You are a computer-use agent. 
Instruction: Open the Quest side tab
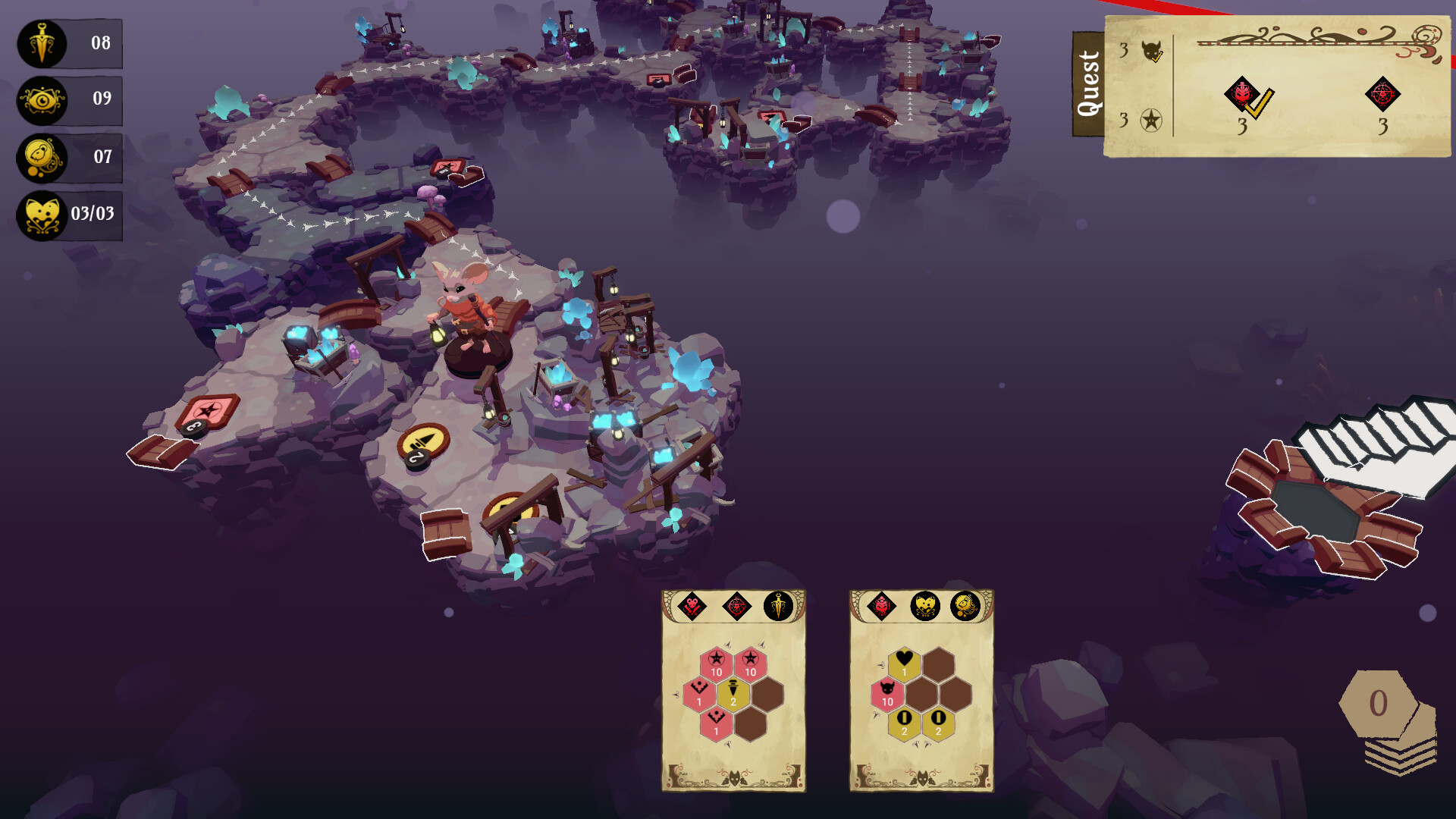(x=1088, y=84)
